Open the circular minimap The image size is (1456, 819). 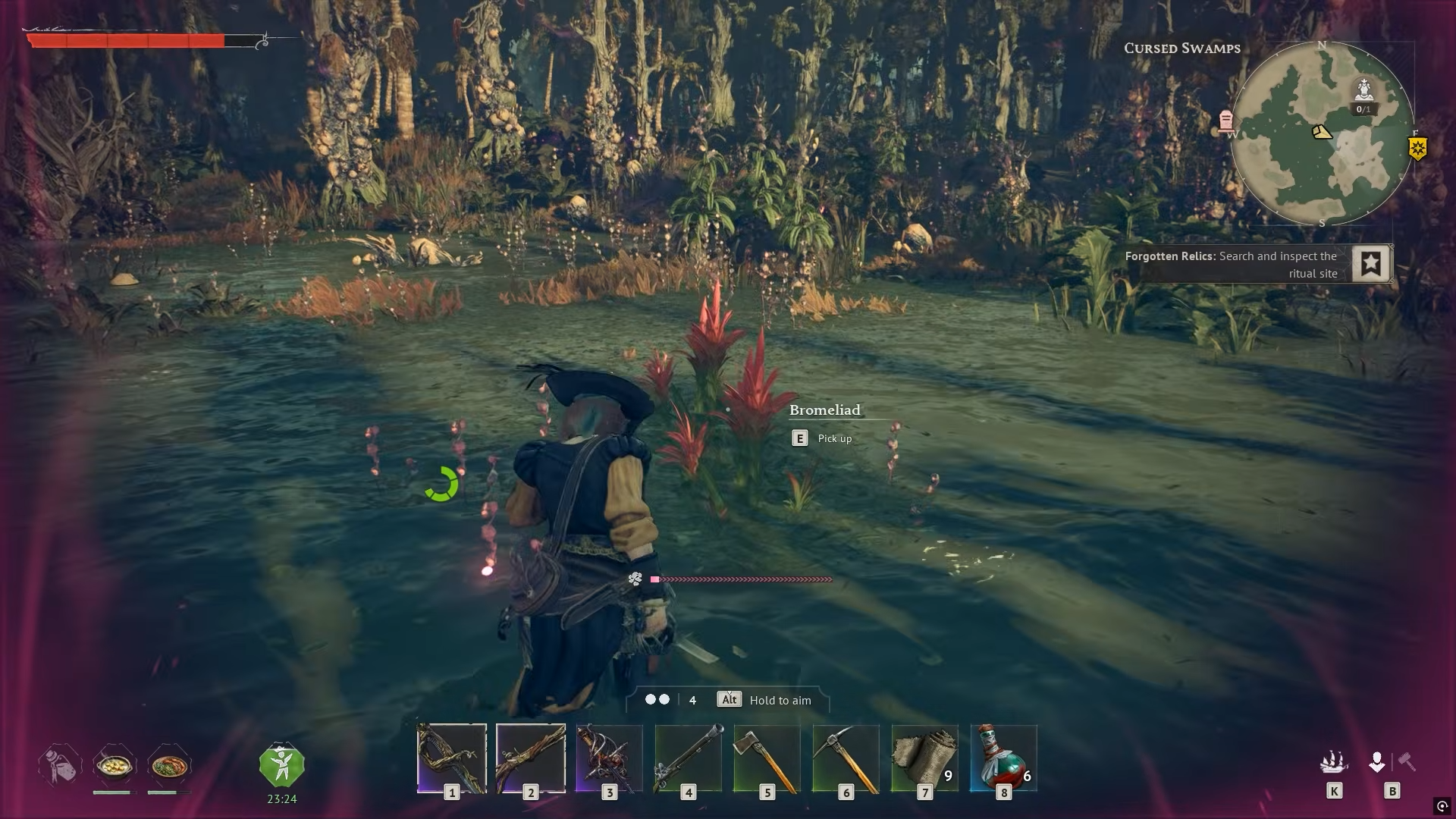1322,134
